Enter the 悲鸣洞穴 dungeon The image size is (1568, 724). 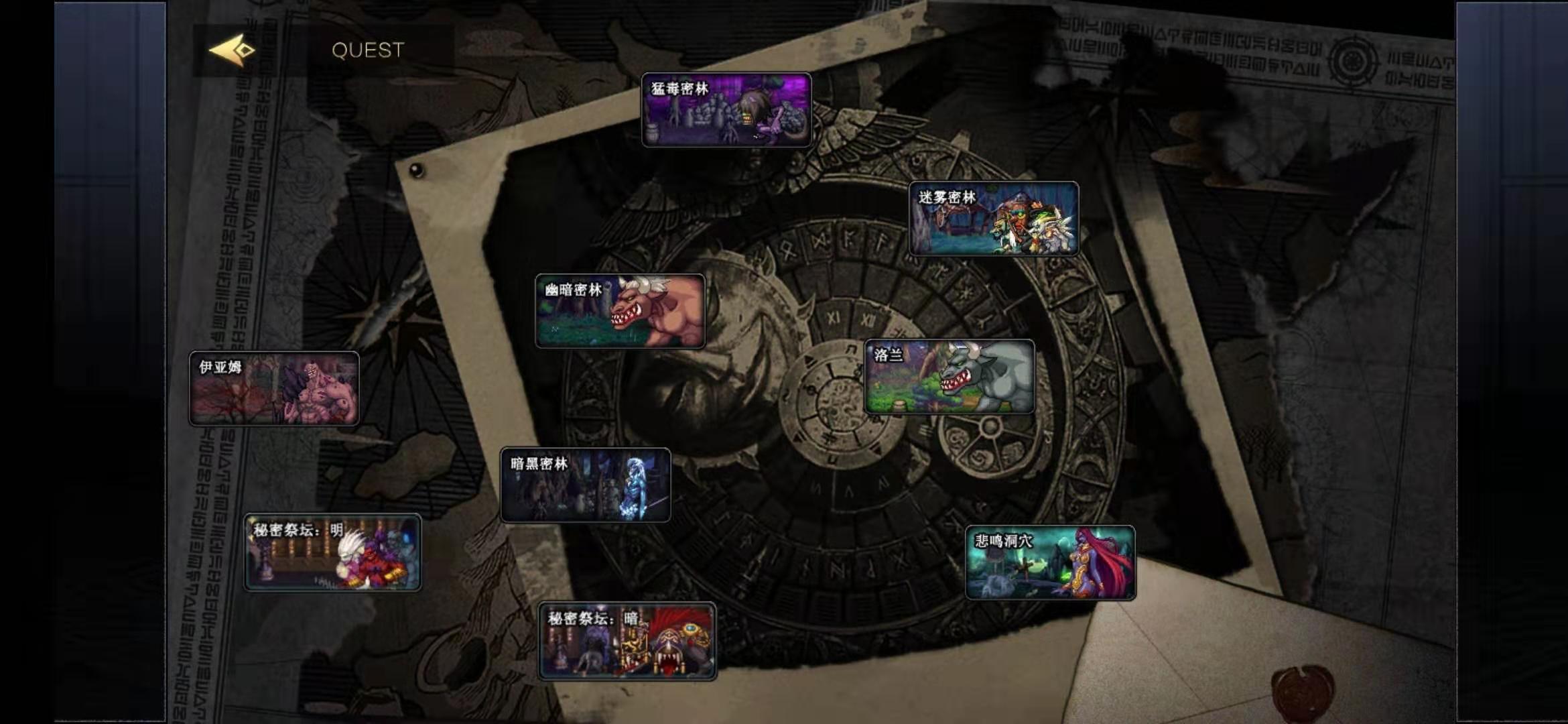[x=1050, y=562]
